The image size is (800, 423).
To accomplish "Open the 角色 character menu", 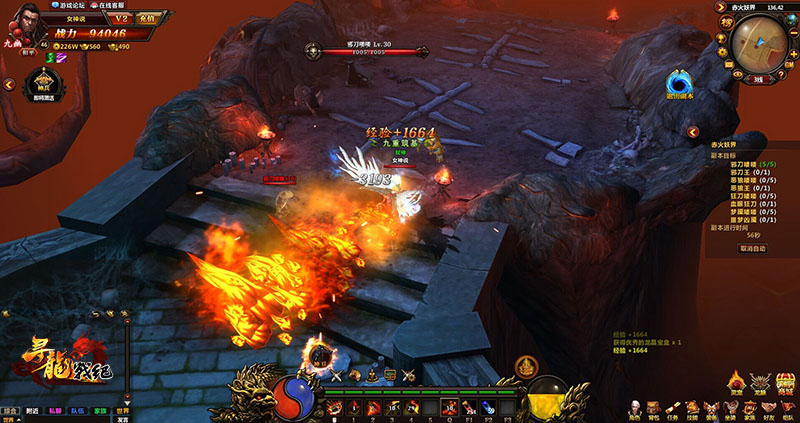I will click(637, 409).
